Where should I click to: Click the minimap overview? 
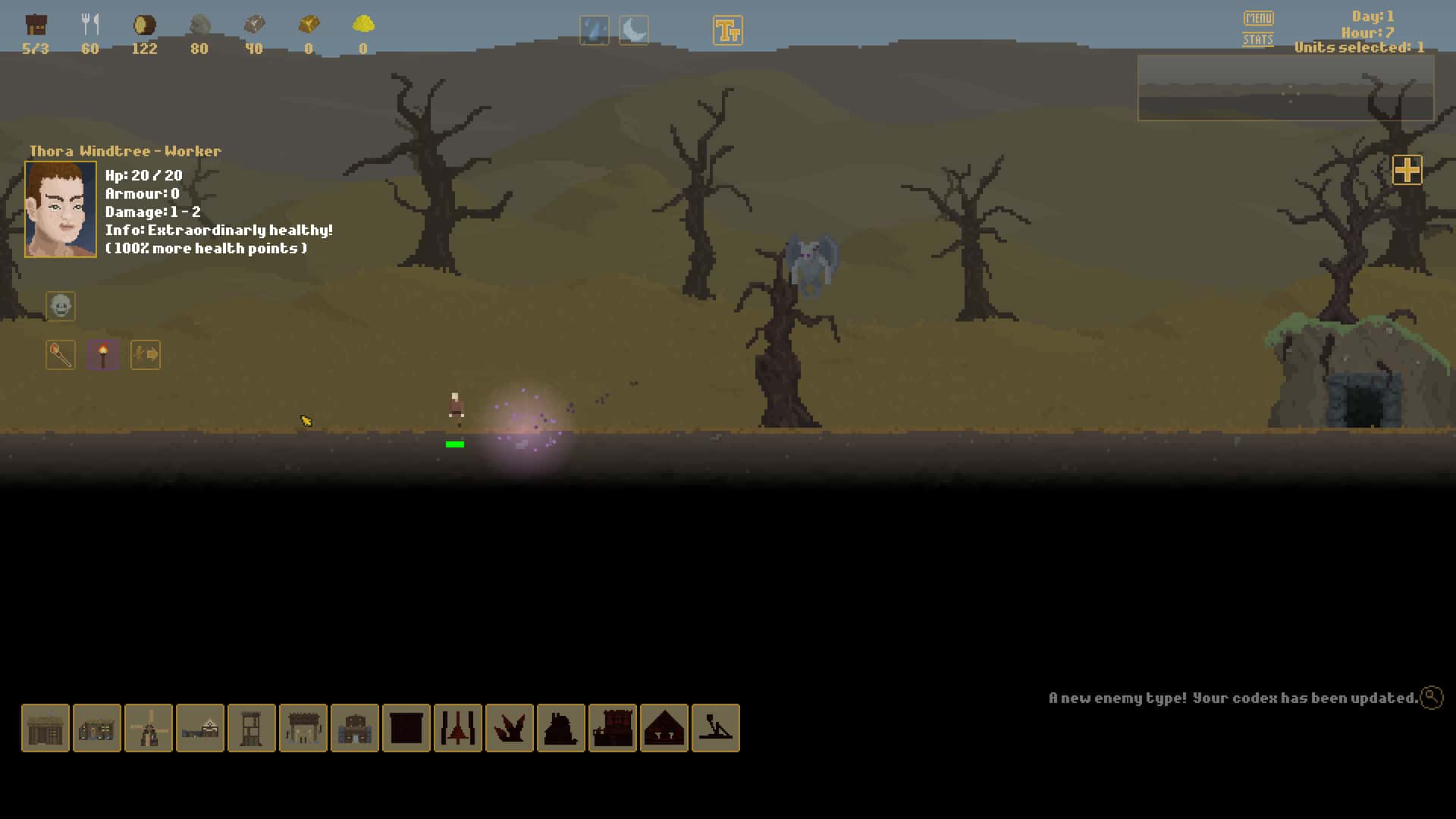coord(1285,87)
